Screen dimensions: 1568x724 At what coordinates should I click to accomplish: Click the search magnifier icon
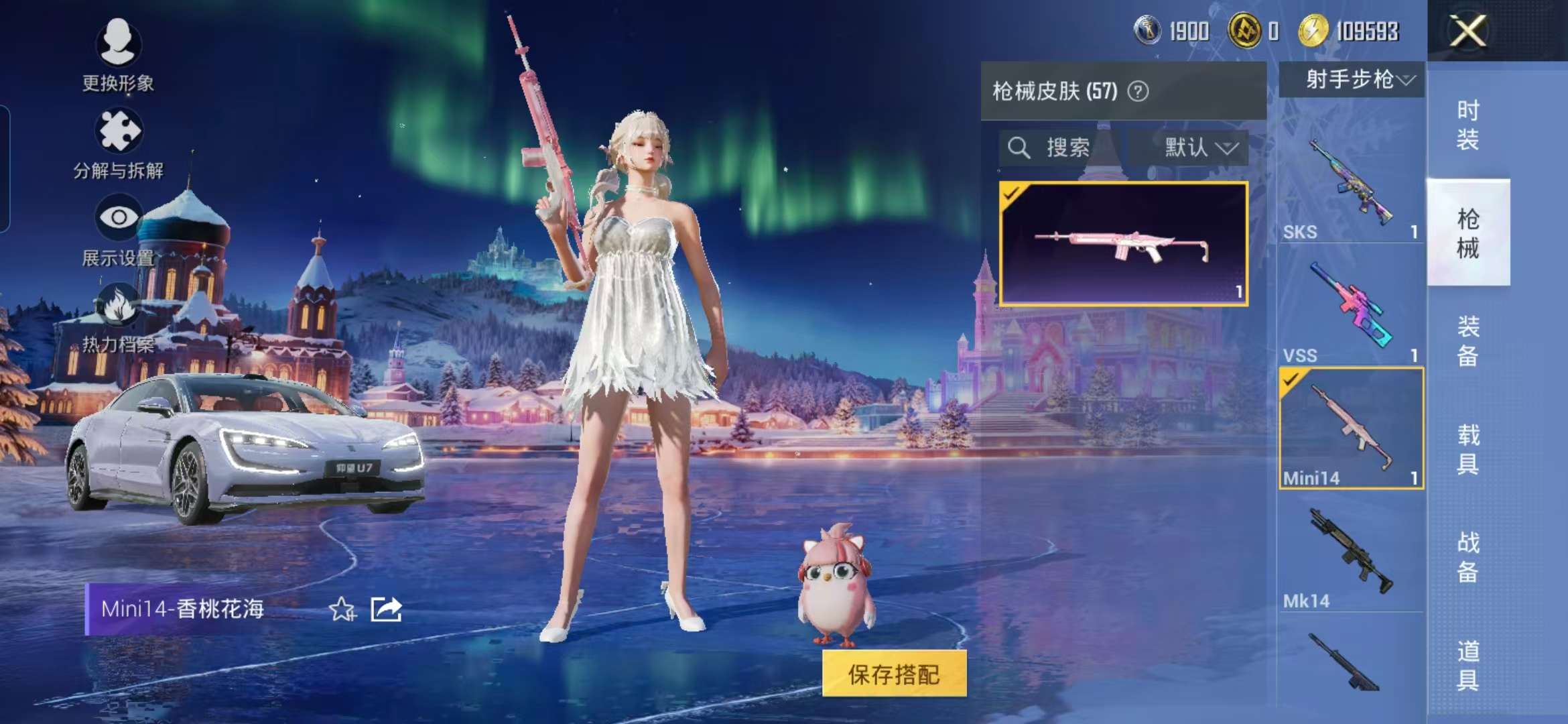(1019, 149)
